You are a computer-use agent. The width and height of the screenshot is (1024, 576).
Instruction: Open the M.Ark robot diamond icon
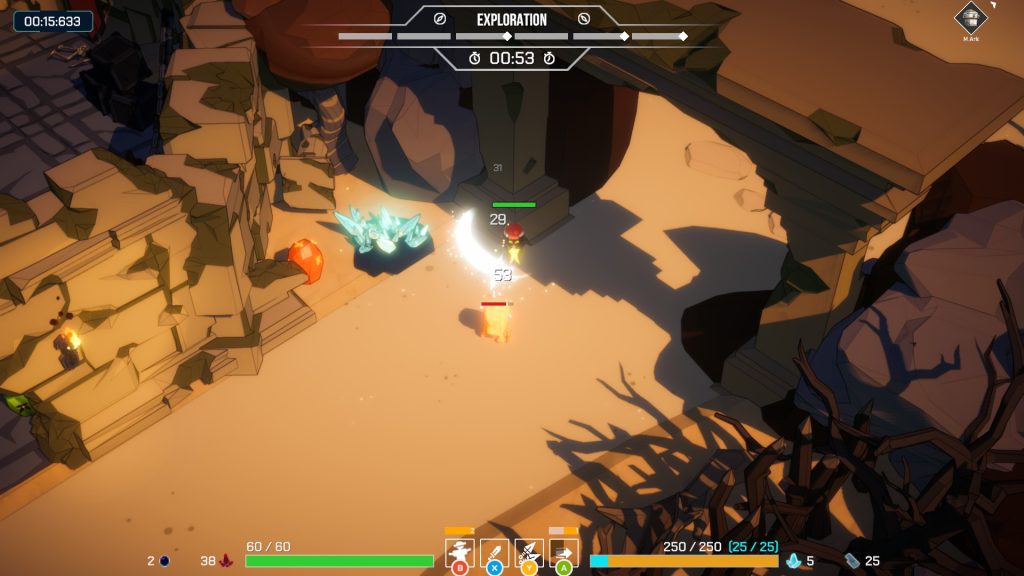pyautogui.click(x=970, y=17)
